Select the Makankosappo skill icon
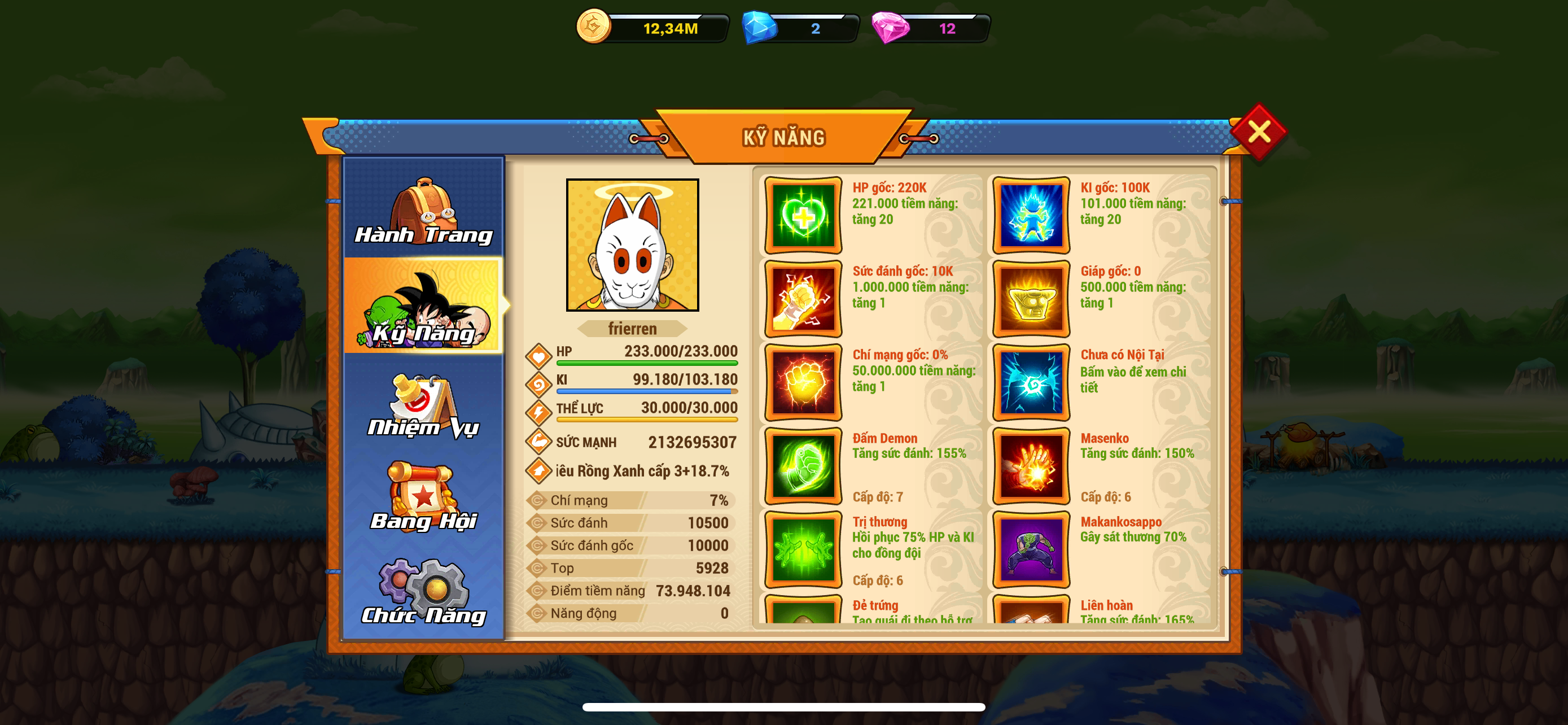1568x725 pixels. coord(1031,549)
